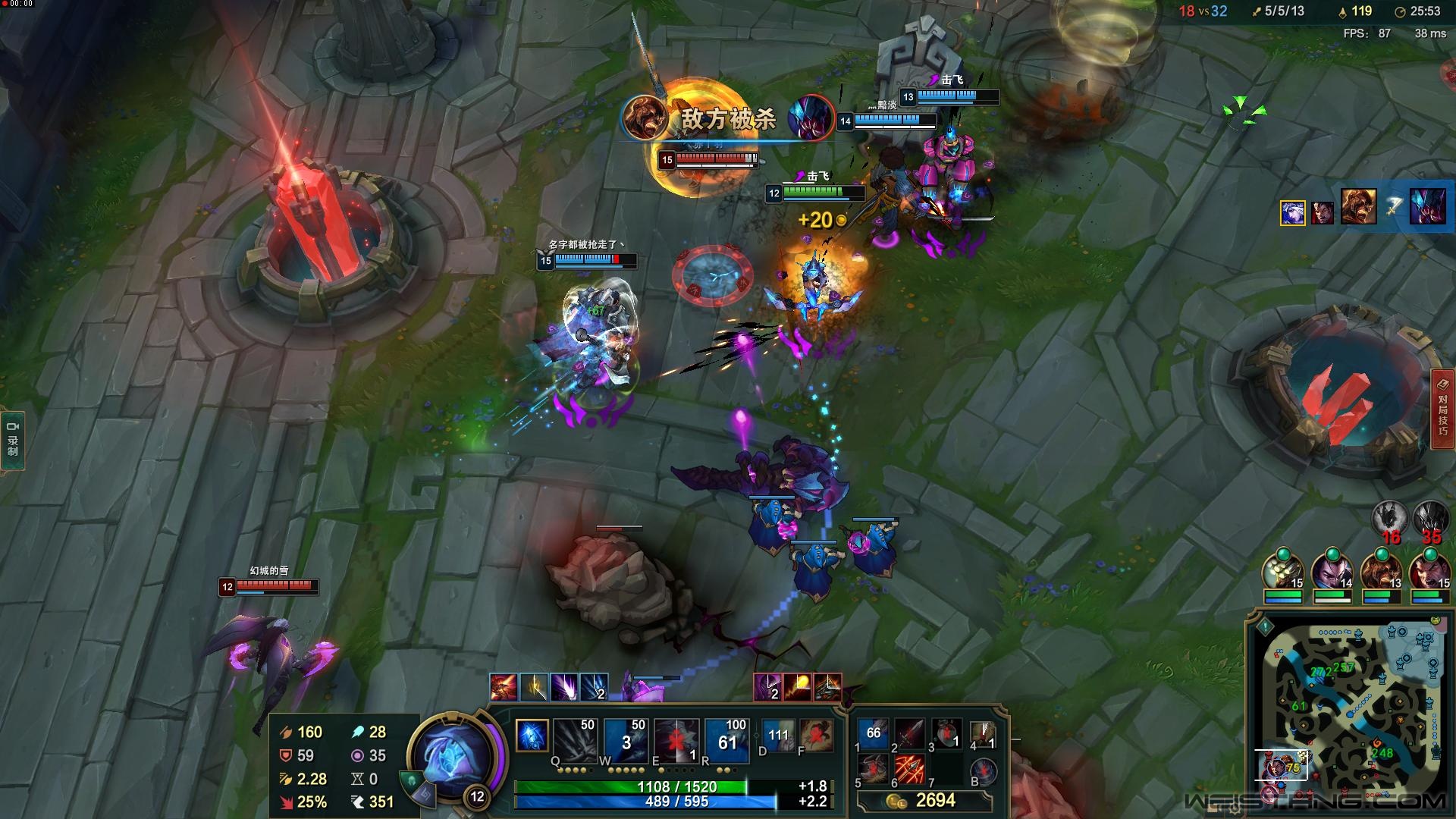Trigger the R ultimate ability
Screen dimensions: 1456x819
click(726, 739)
